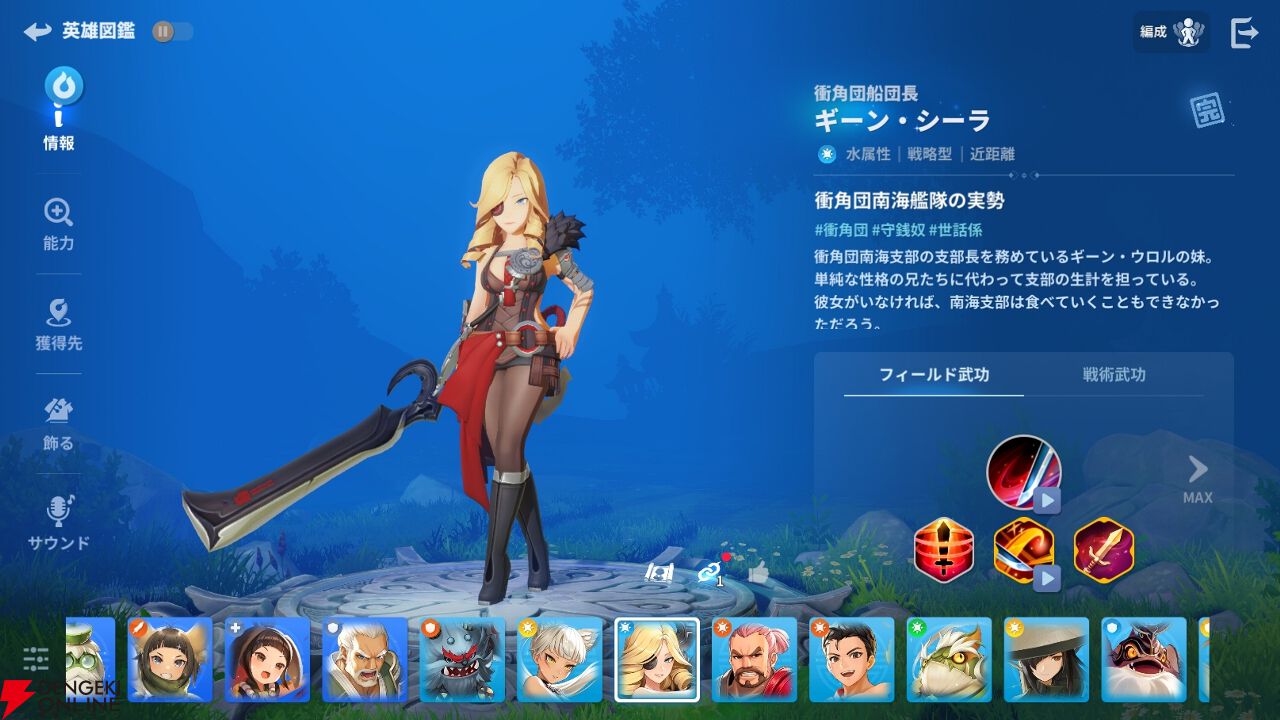Select the サウンド (Sound) sidebar icon
This screenshot has height=720, width=1280.
(x=57, y=520)
